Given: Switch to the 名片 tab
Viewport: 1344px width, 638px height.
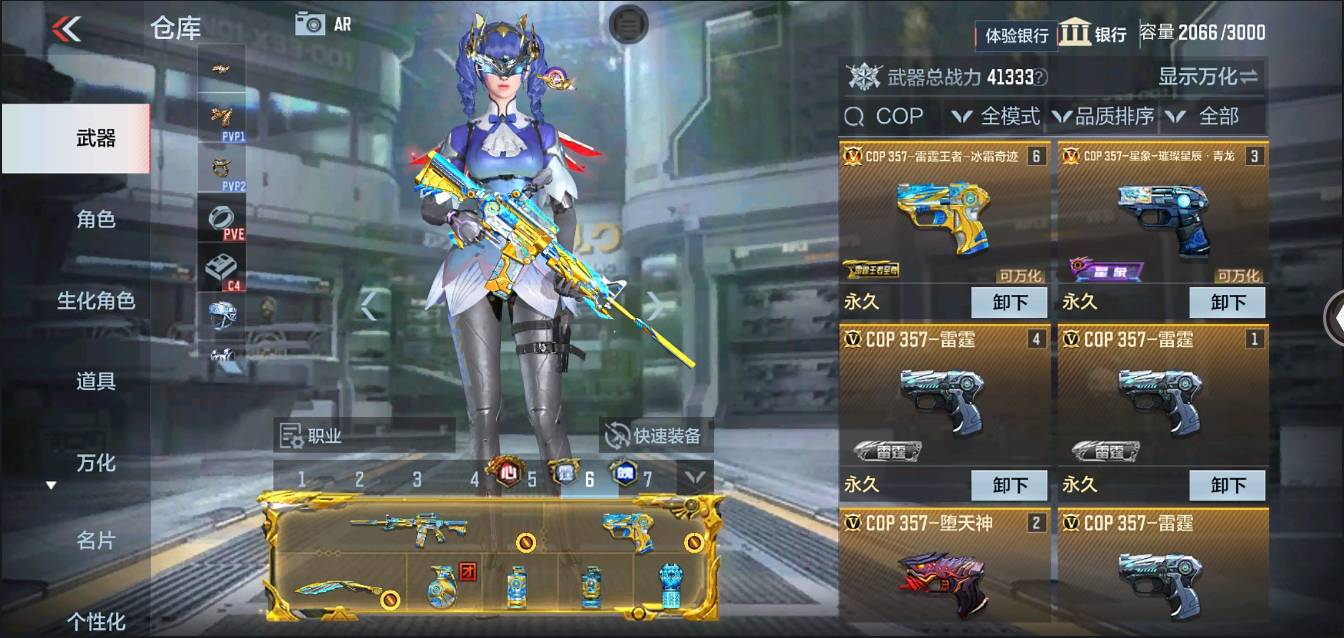Looking at the screenshot, I should click(96, 541).
